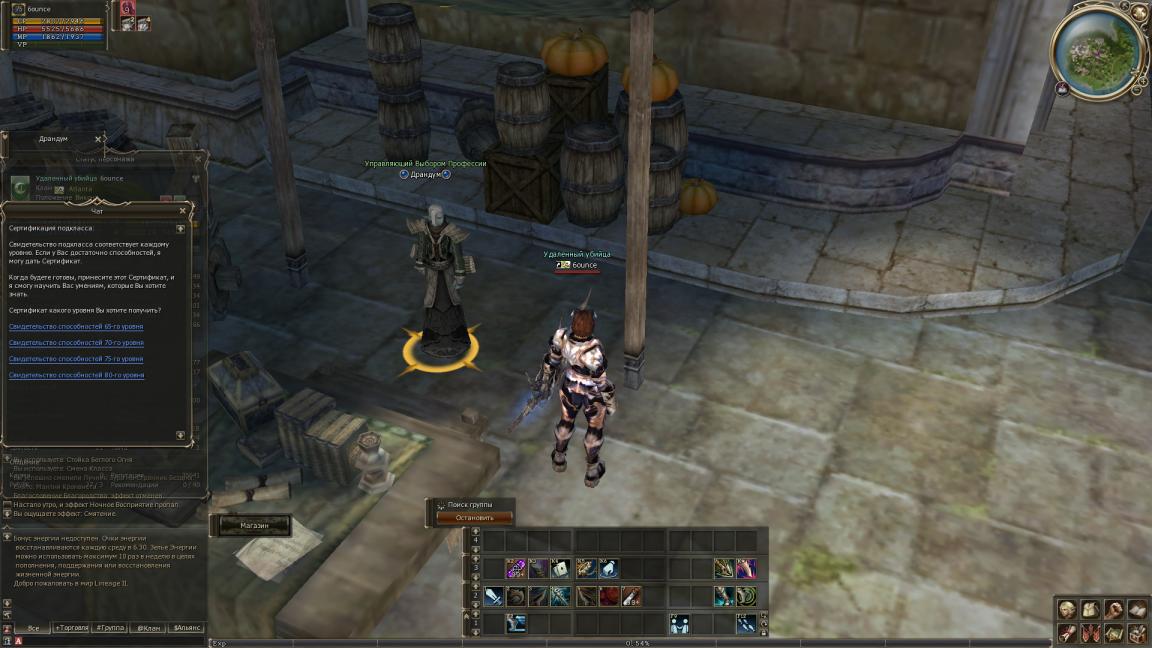Switch to the Все chat tab
1152x648 pixels.
(x=33, y=628)
